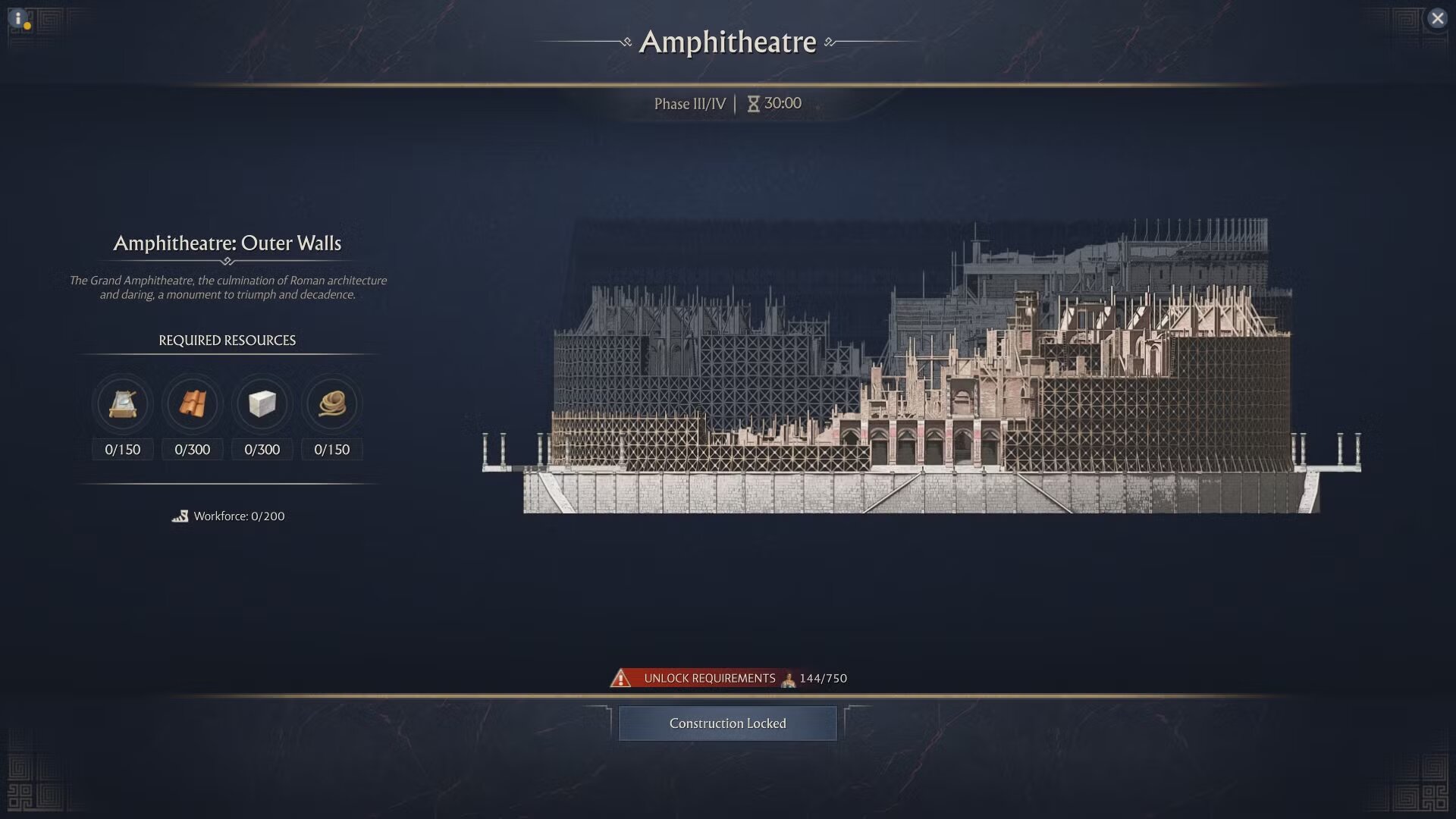The image size is (1456, 819).
Task: Click the Workforce footprint icon
Action: tap(180, 516)
